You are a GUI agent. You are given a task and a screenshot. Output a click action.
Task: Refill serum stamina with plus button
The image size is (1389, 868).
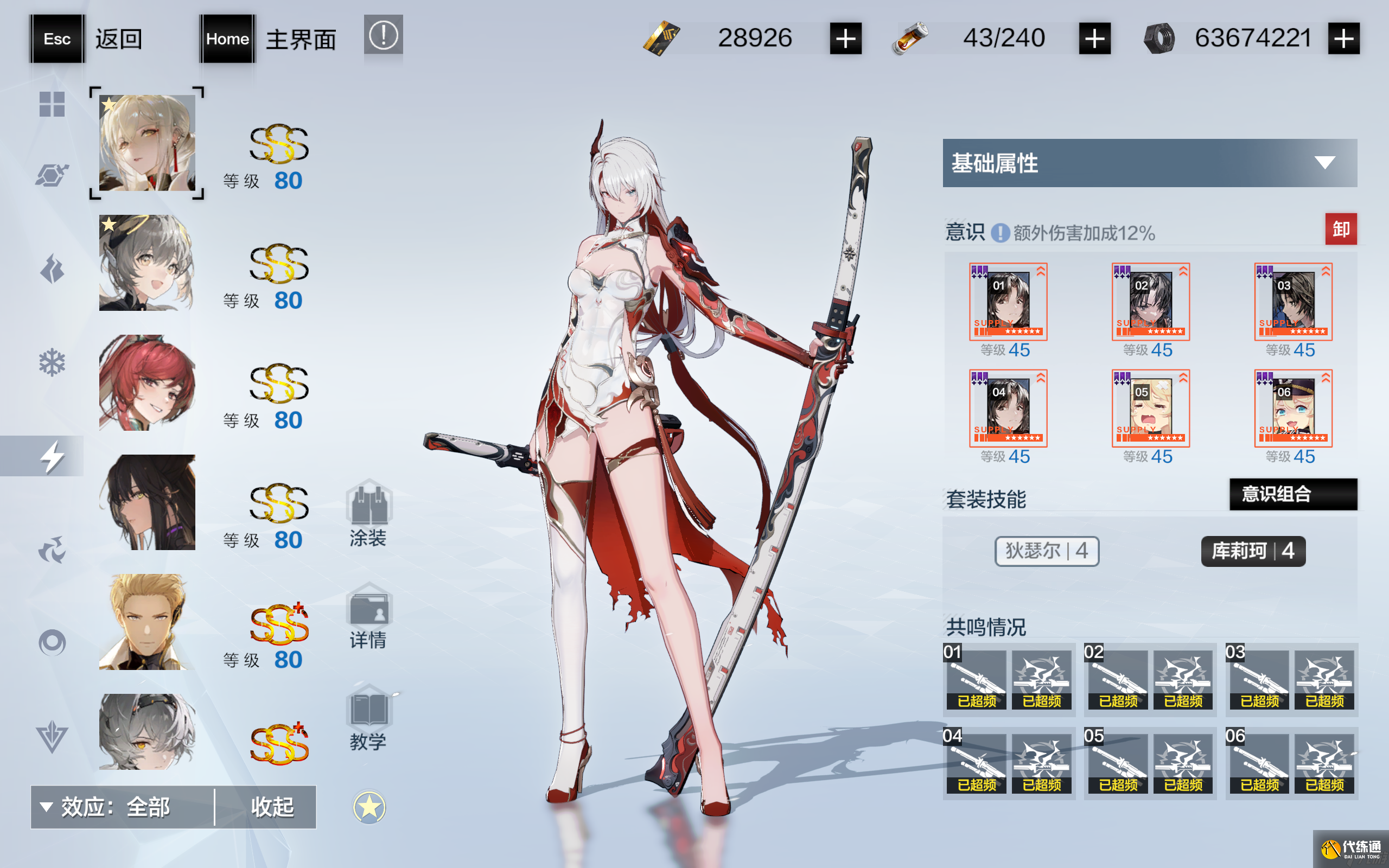click(1094, 39)
